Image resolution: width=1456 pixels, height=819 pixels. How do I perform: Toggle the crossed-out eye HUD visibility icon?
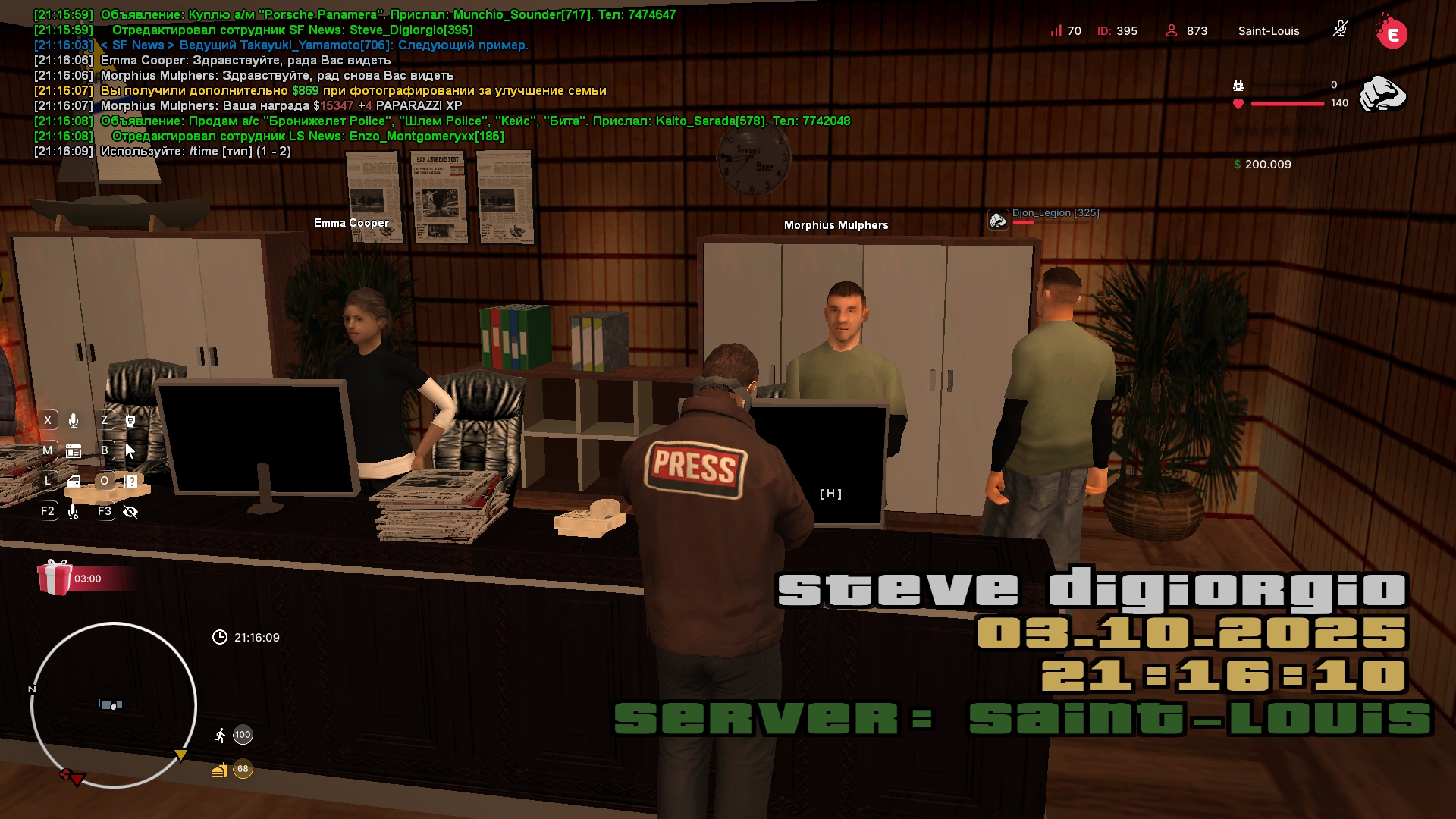pyautogui.click(x=130, y=512)
